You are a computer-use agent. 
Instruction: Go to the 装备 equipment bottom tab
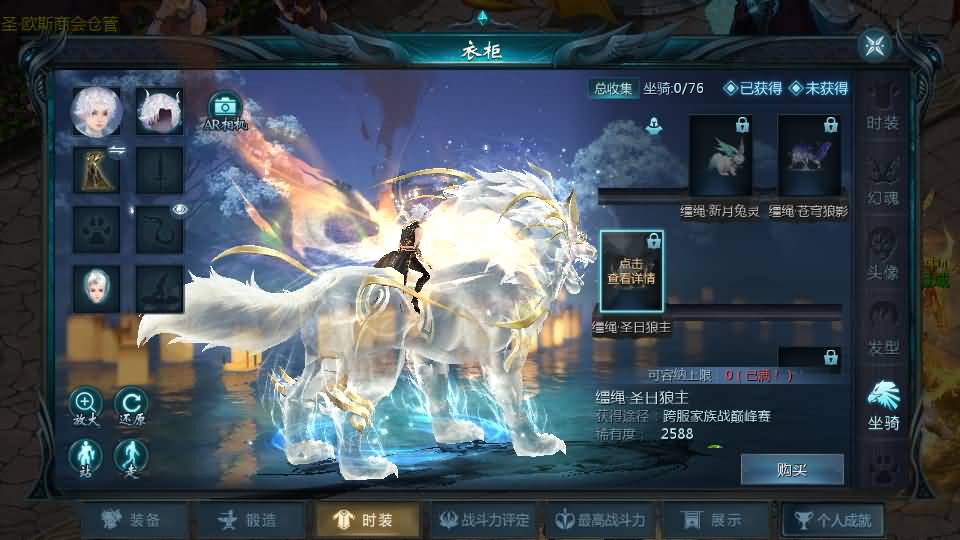[x=134, y=520]
